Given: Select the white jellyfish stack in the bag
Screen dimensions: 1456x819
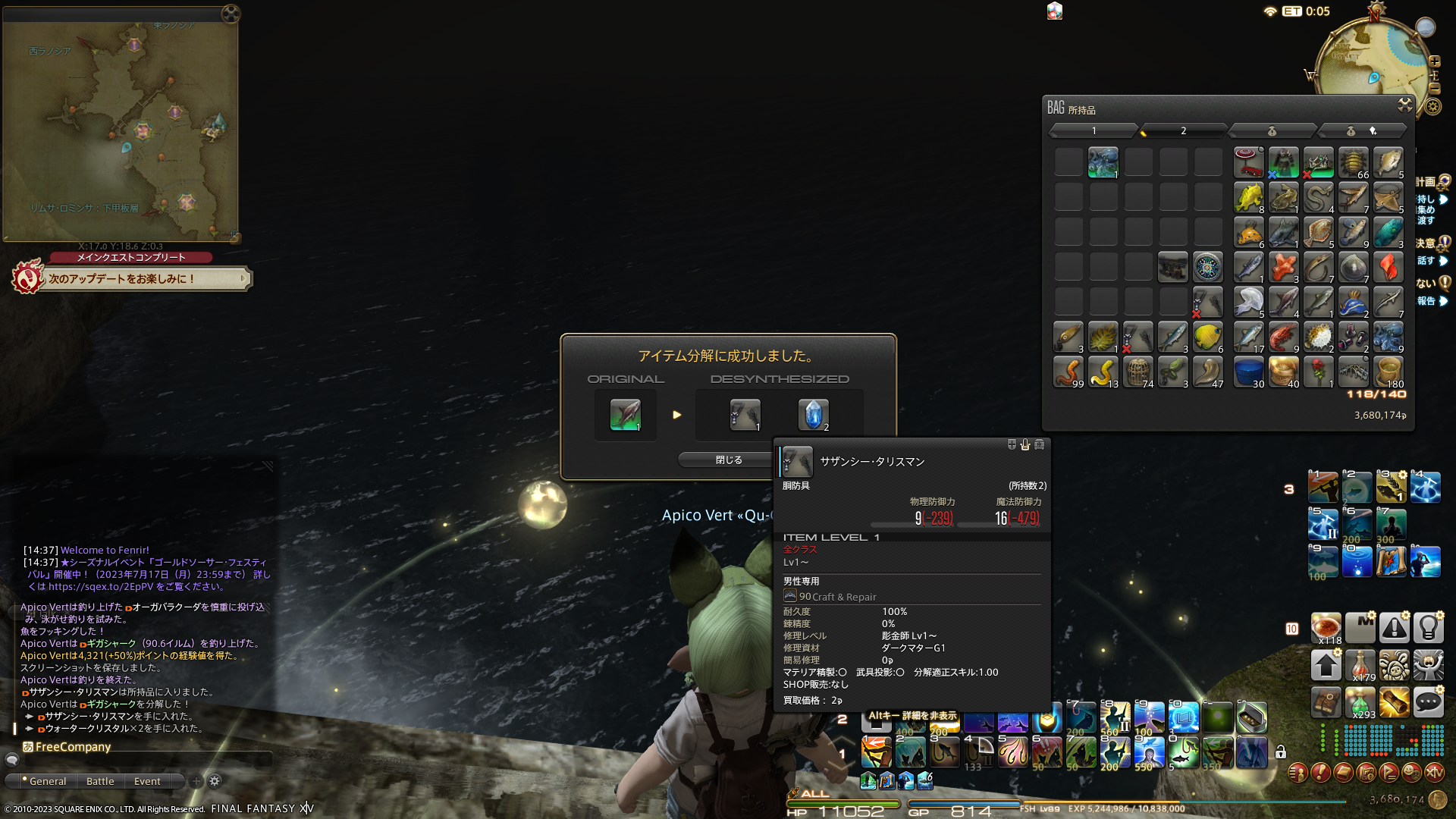Looking at the screenshot, I should coord(1248,302).
